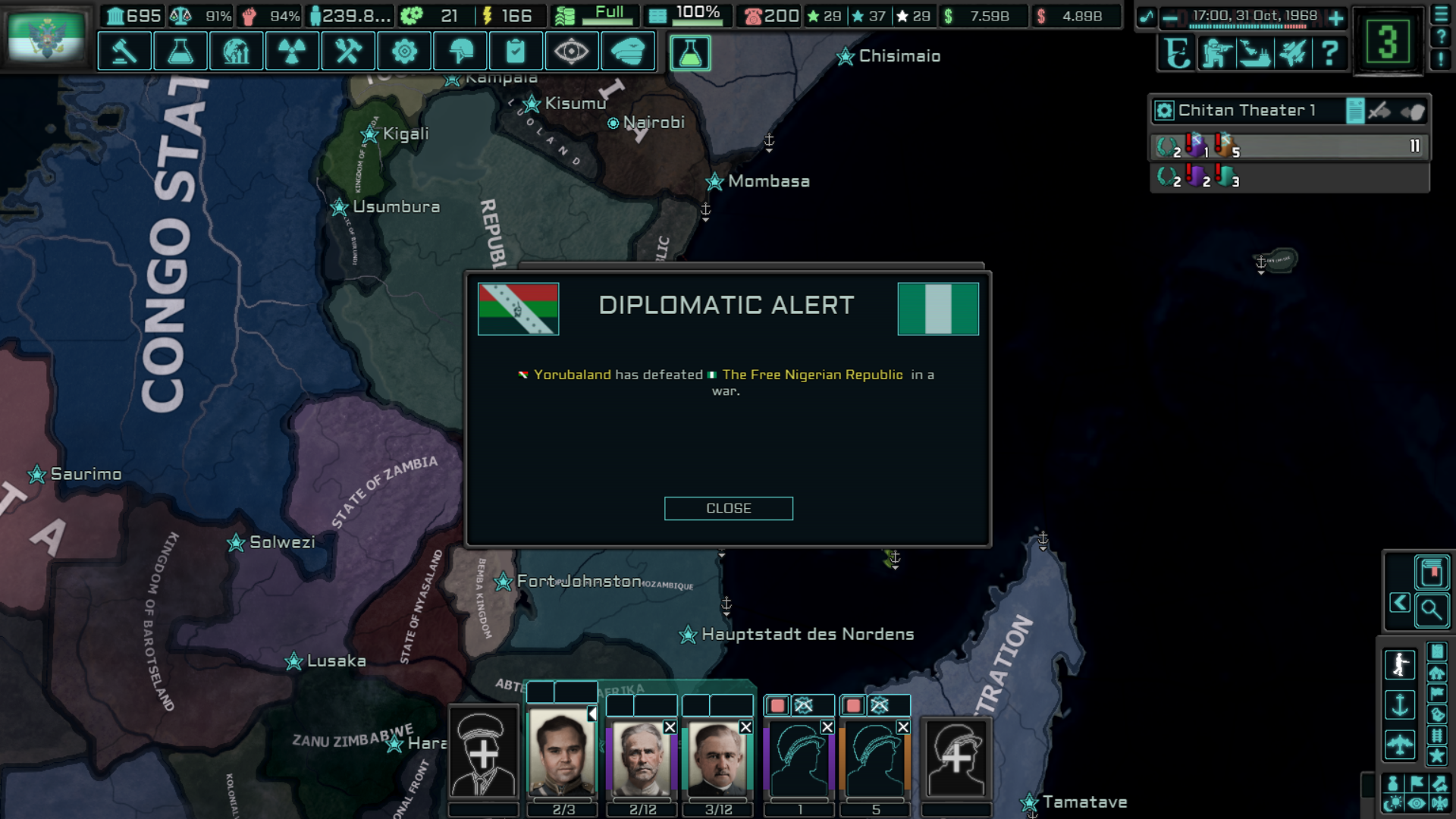Close the Diplomatic Alert dialog
This screenshot has height=819, width=1456.
pyautogui.click(x=728, y=508)
